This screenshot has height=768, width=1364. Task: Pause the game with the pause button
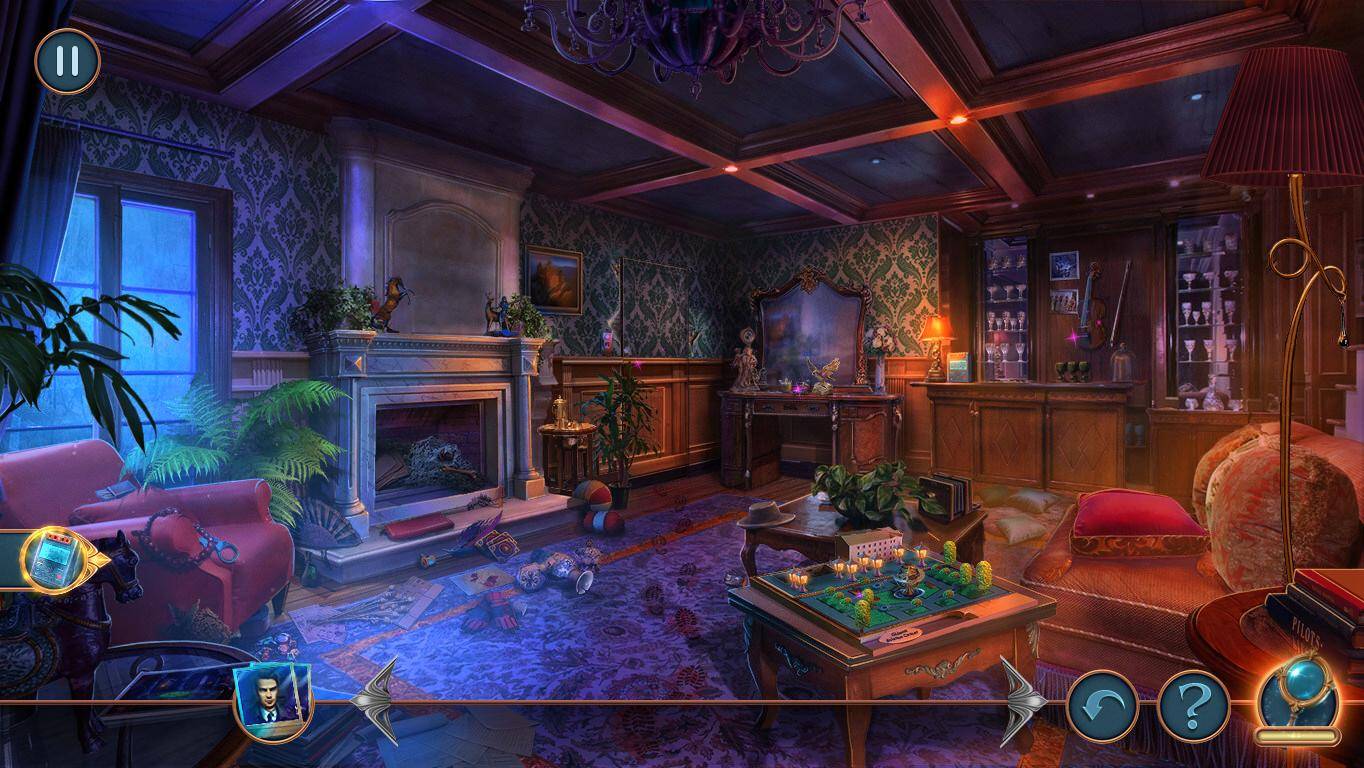pyautogui.click(x=67, y=61)
